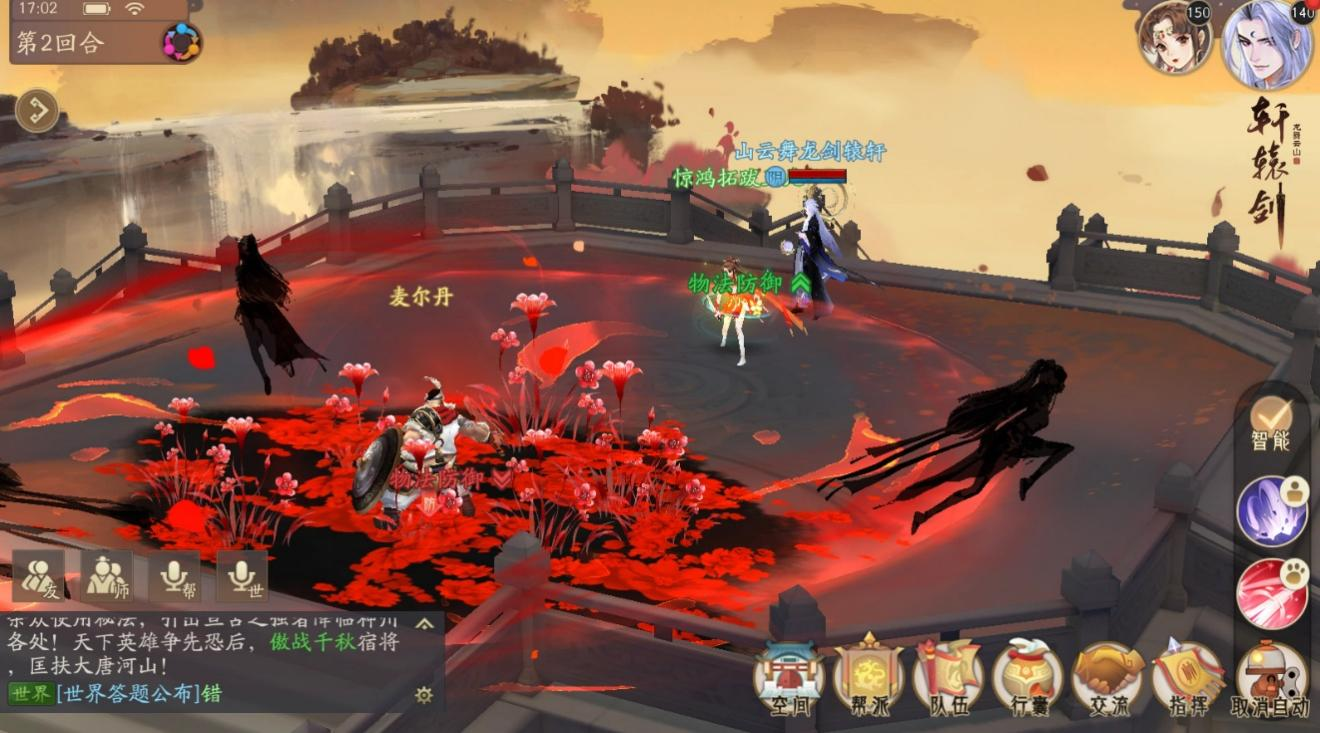Select the red pet auto-skill icon

click(x=1271, y=593)
